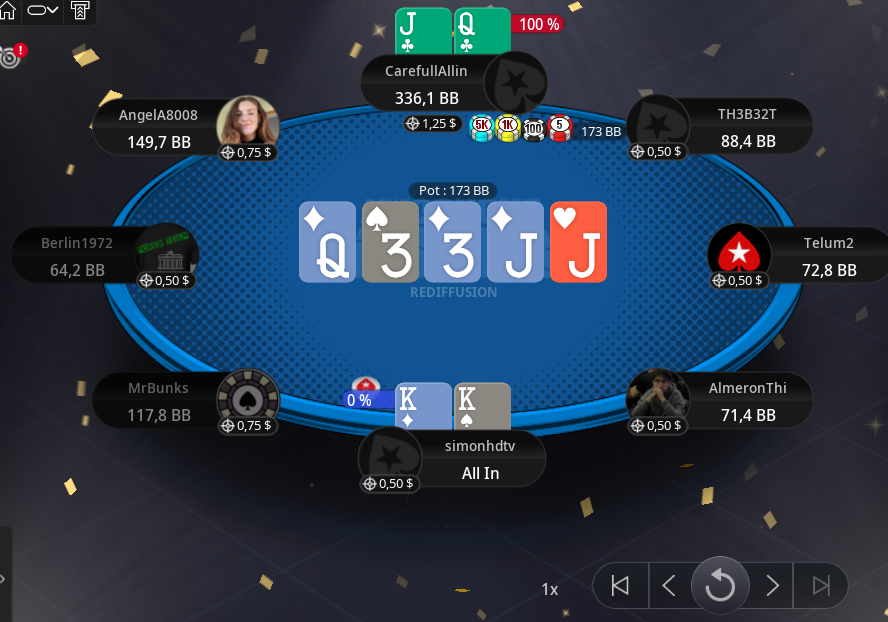Open the target challenges icon with alert
Screen dimensions: 888x622
(x=12, y=55)
